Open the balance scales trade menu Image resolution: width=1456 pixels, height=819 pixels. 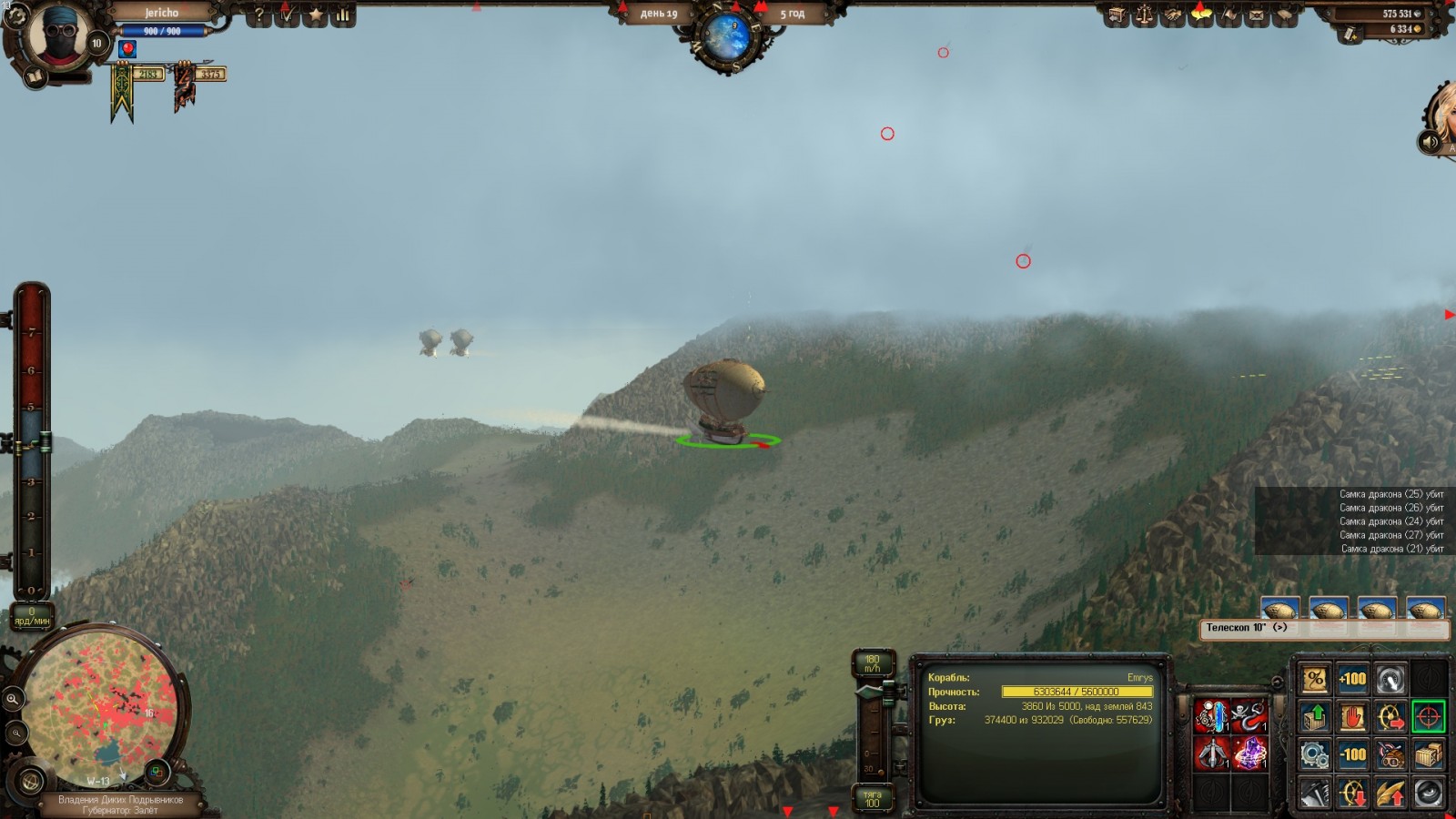point(1145,15)
